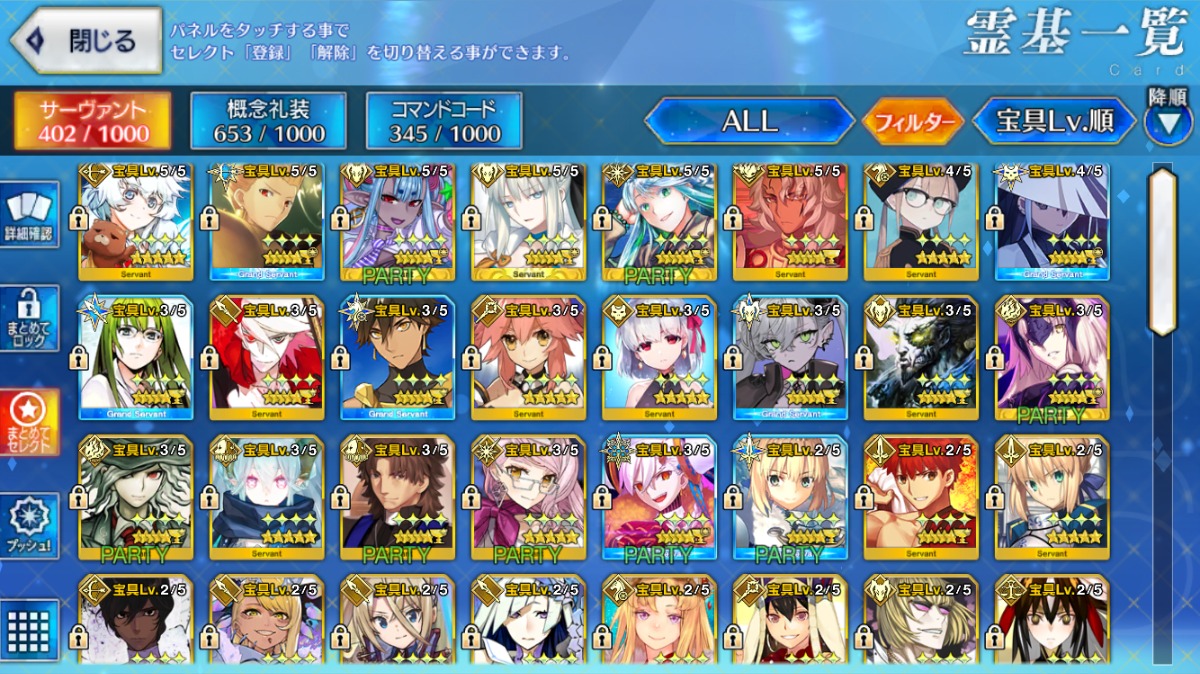The height and width of the screenshot is (674, 1200).
Task: Activate まとめてロック bulk lock
Action: (x=30, y=319)
